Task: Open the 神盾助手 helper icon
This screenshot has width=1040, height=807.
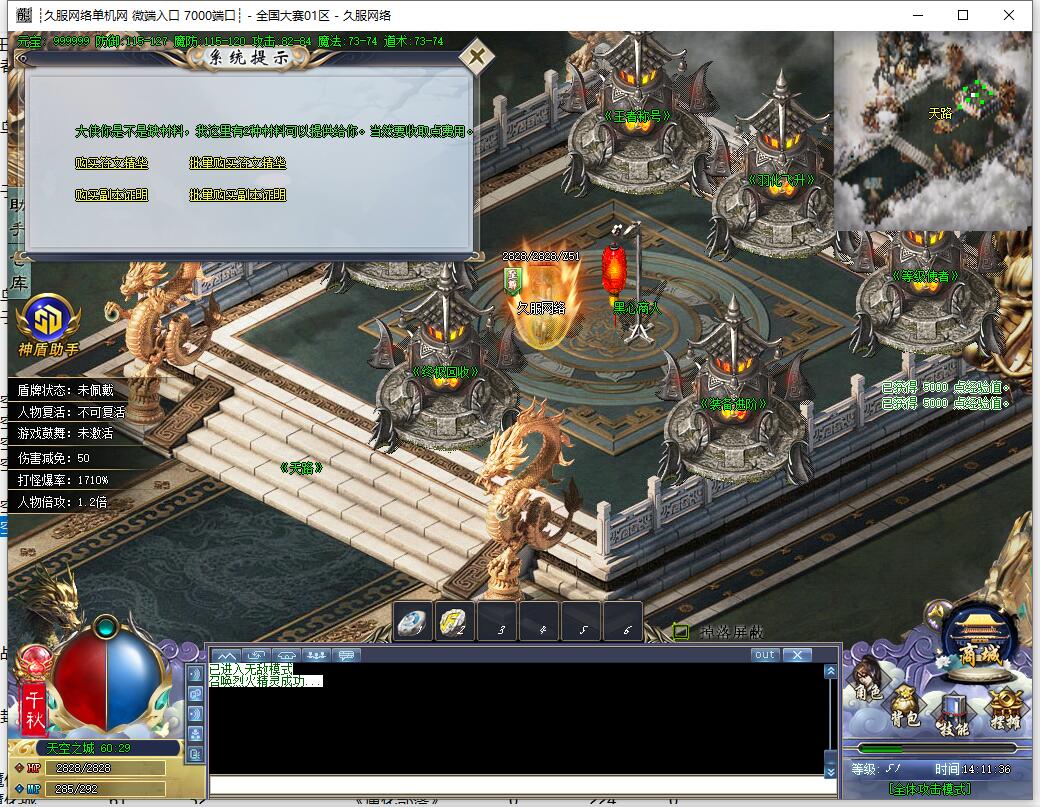Action: tap(47, 322)
